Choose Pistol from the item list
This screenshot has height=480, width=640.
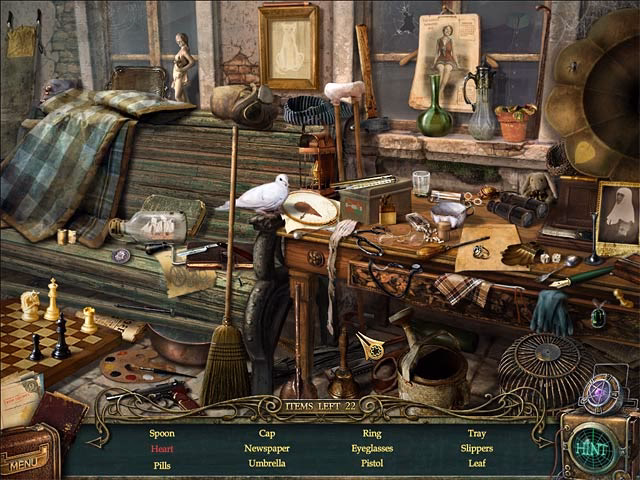click(372, 464)
